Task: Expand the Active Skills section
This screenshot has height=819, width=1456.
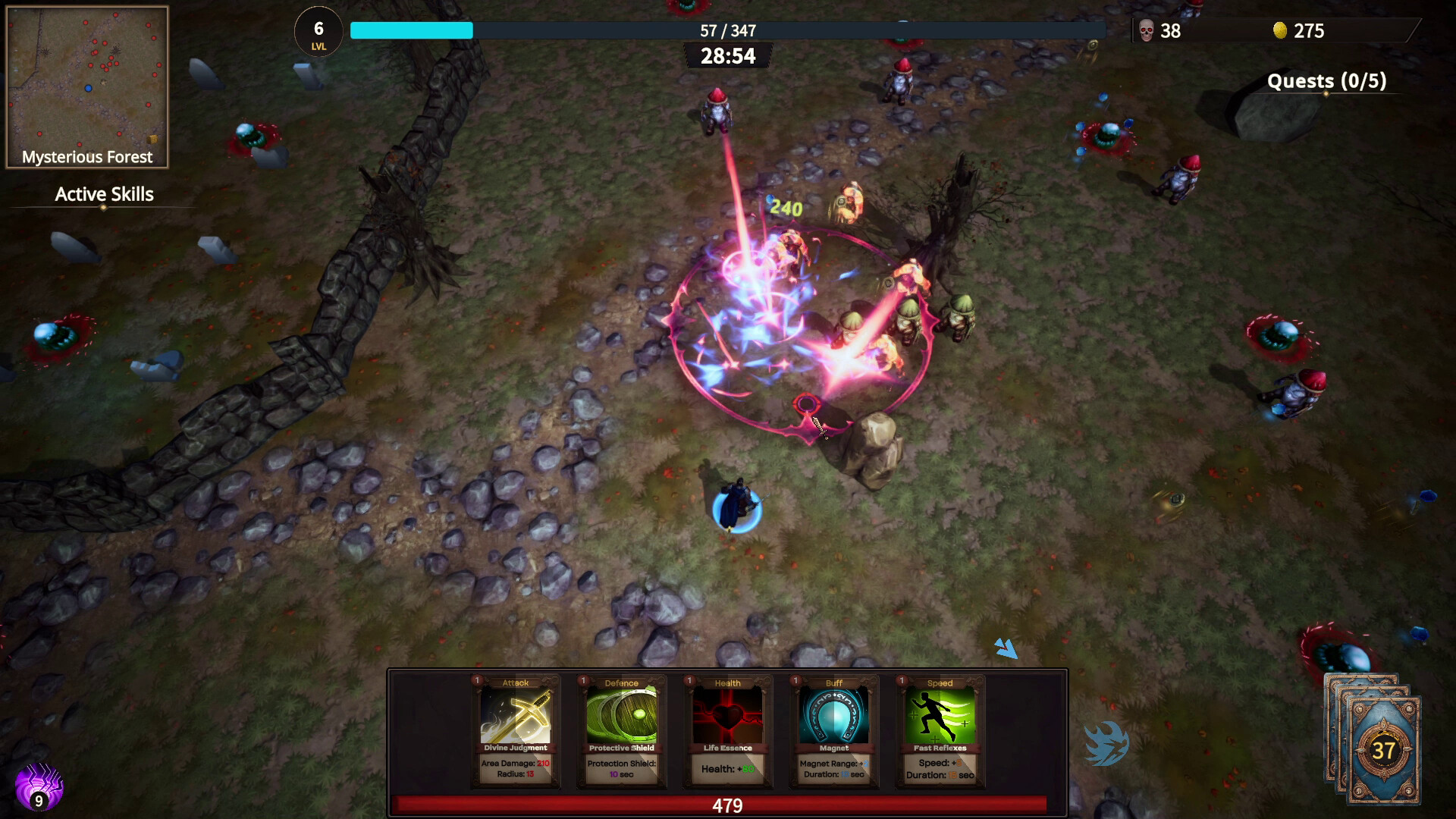Action: [x=103, y=195]
